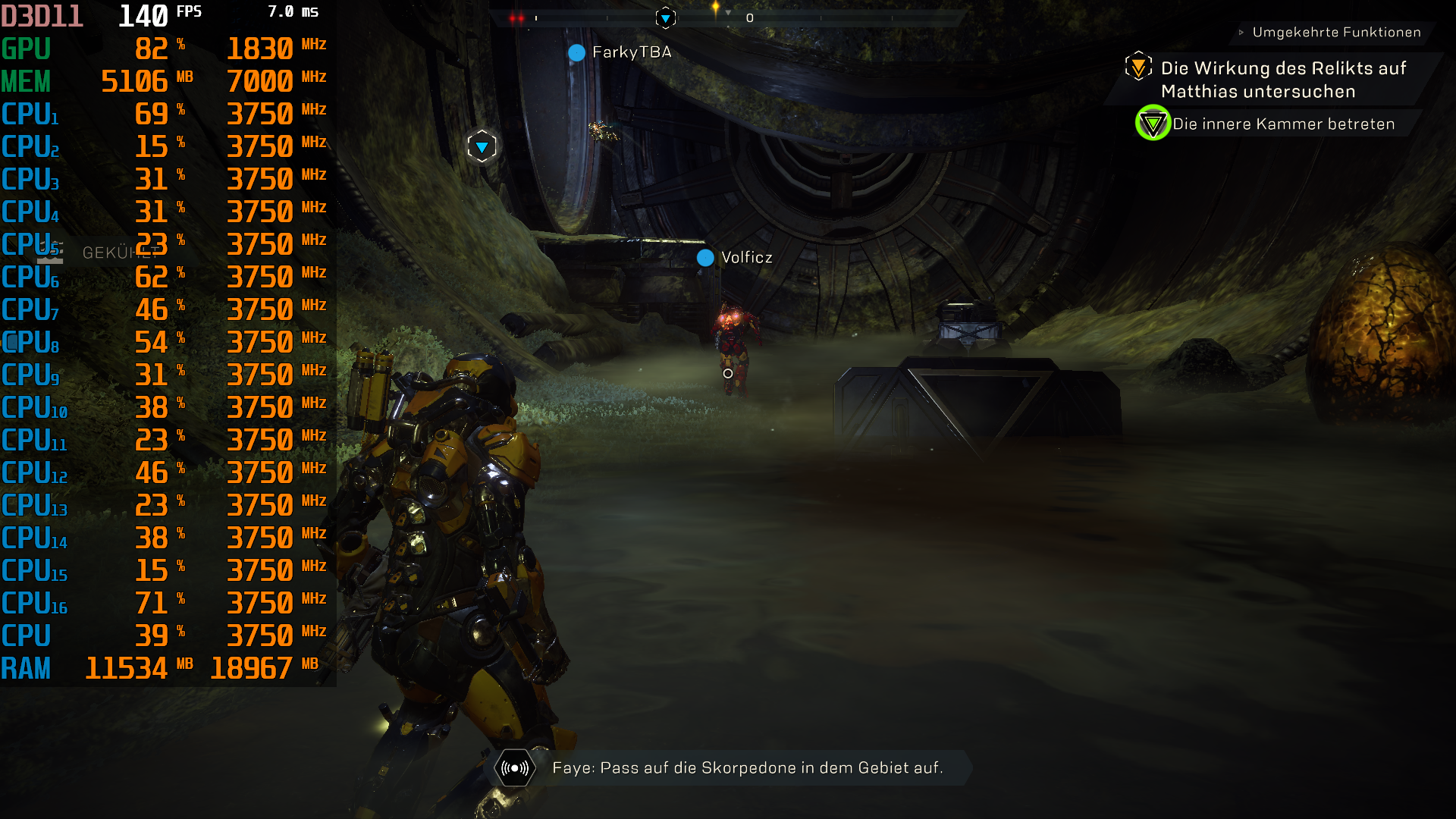Click Volficz's blue player marker dot
The height and width of the screenshot is (819, 1456).
707,259
